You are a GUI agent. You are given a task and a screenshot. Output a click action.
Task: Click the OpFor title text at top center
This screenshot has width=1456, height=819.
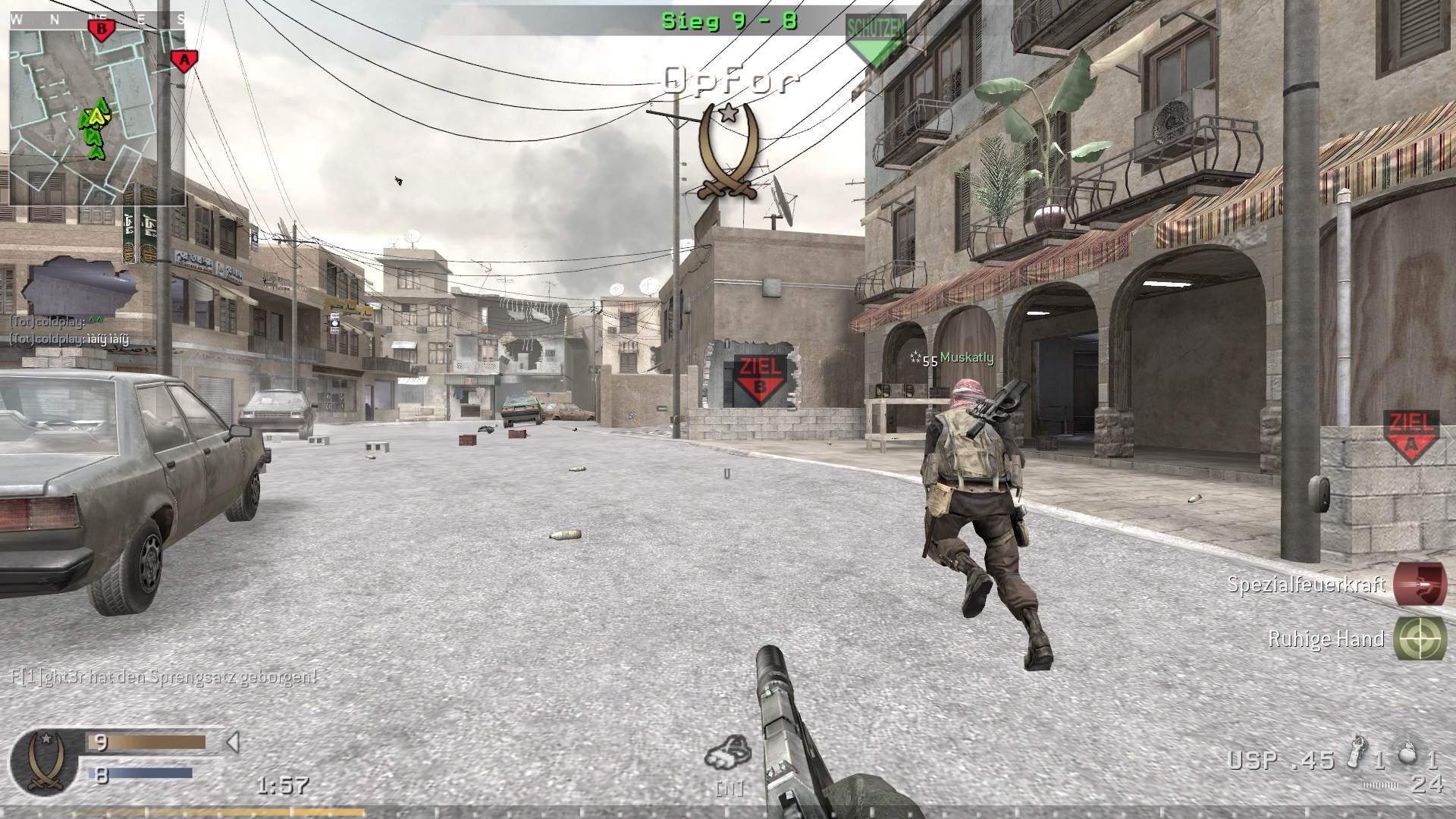pos(730,78)
